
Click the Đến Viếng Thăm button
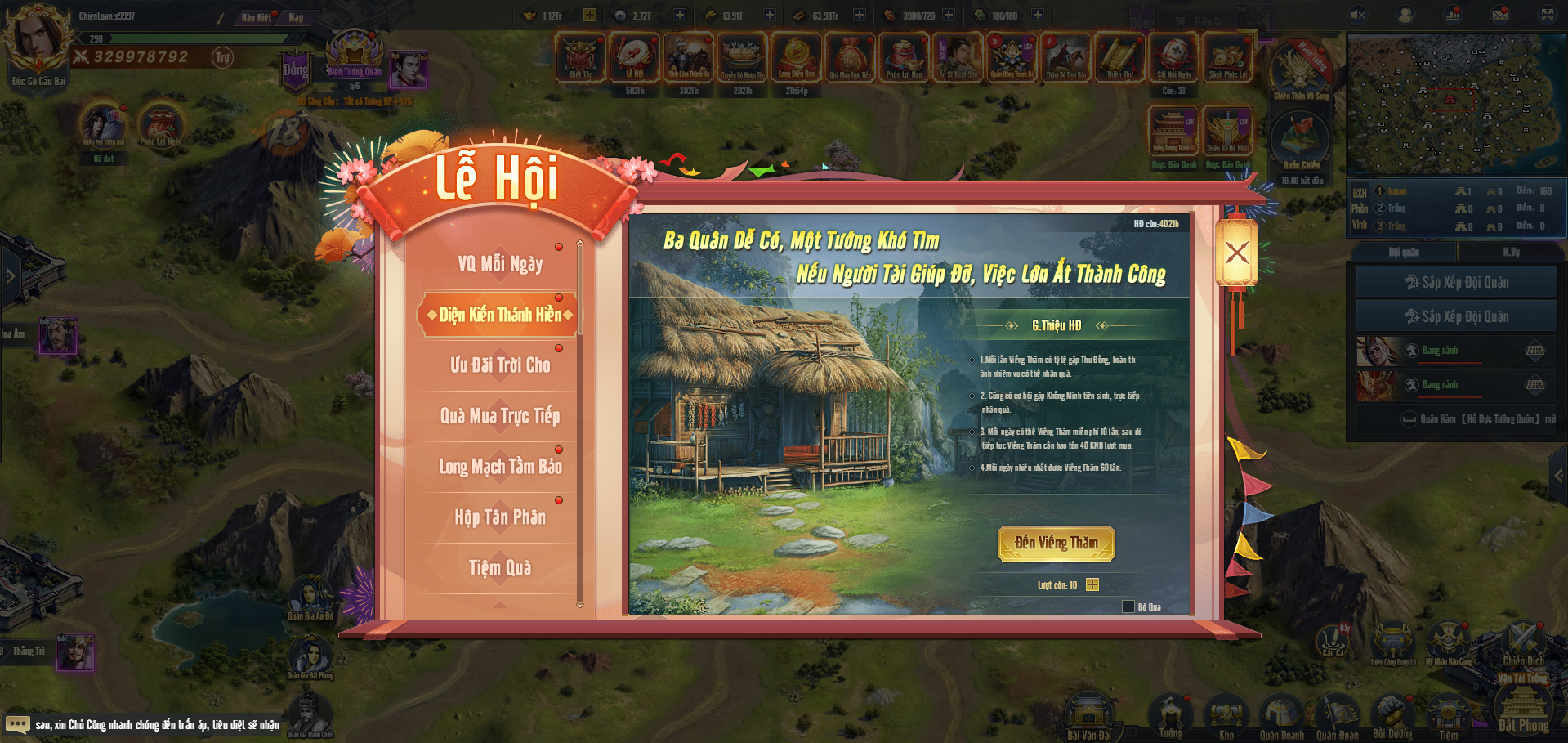pyautogui.click(x=1056, y=543)
